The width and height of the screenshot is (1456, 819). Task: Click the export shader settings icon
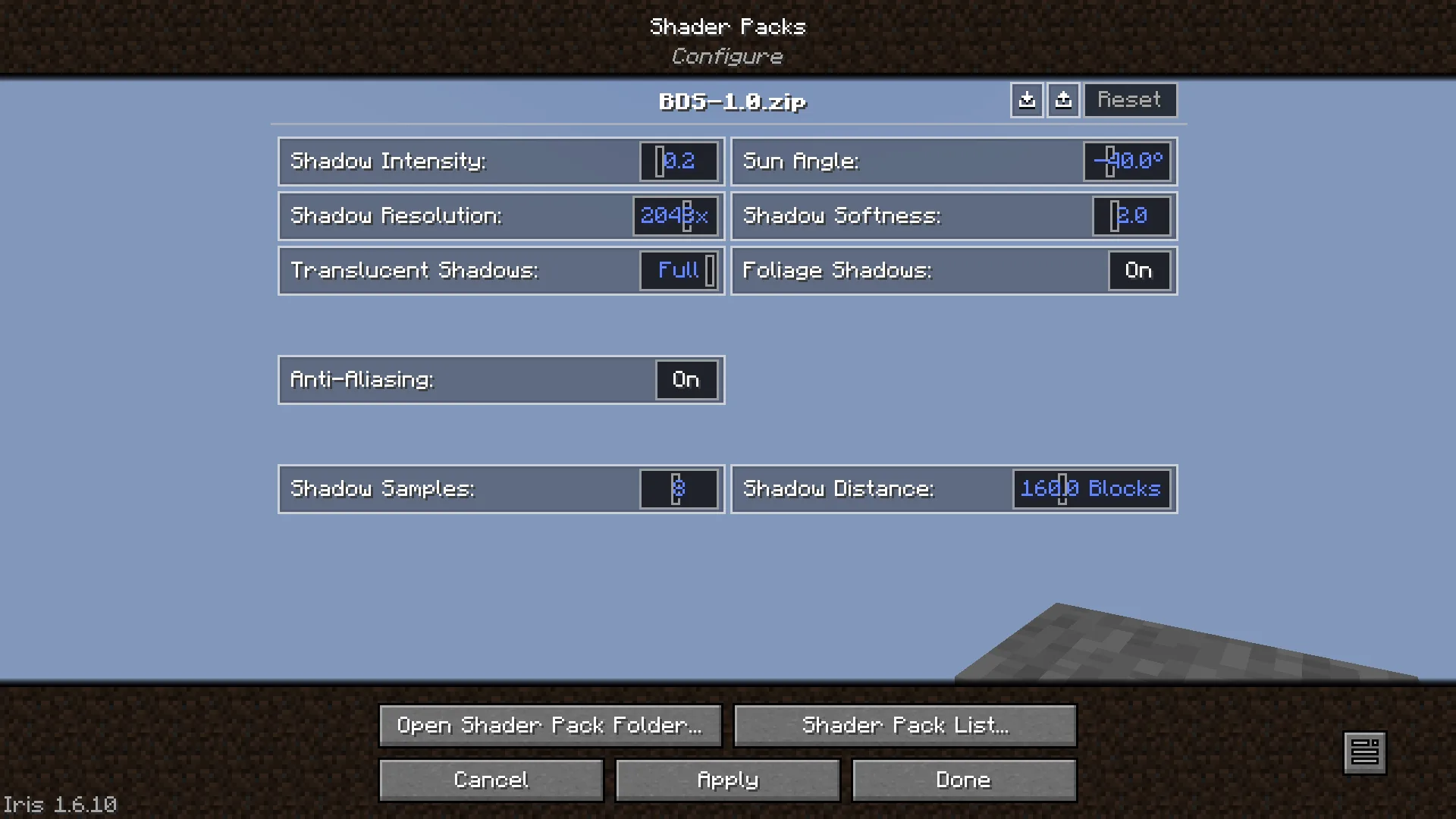(x=1063, y=99)
